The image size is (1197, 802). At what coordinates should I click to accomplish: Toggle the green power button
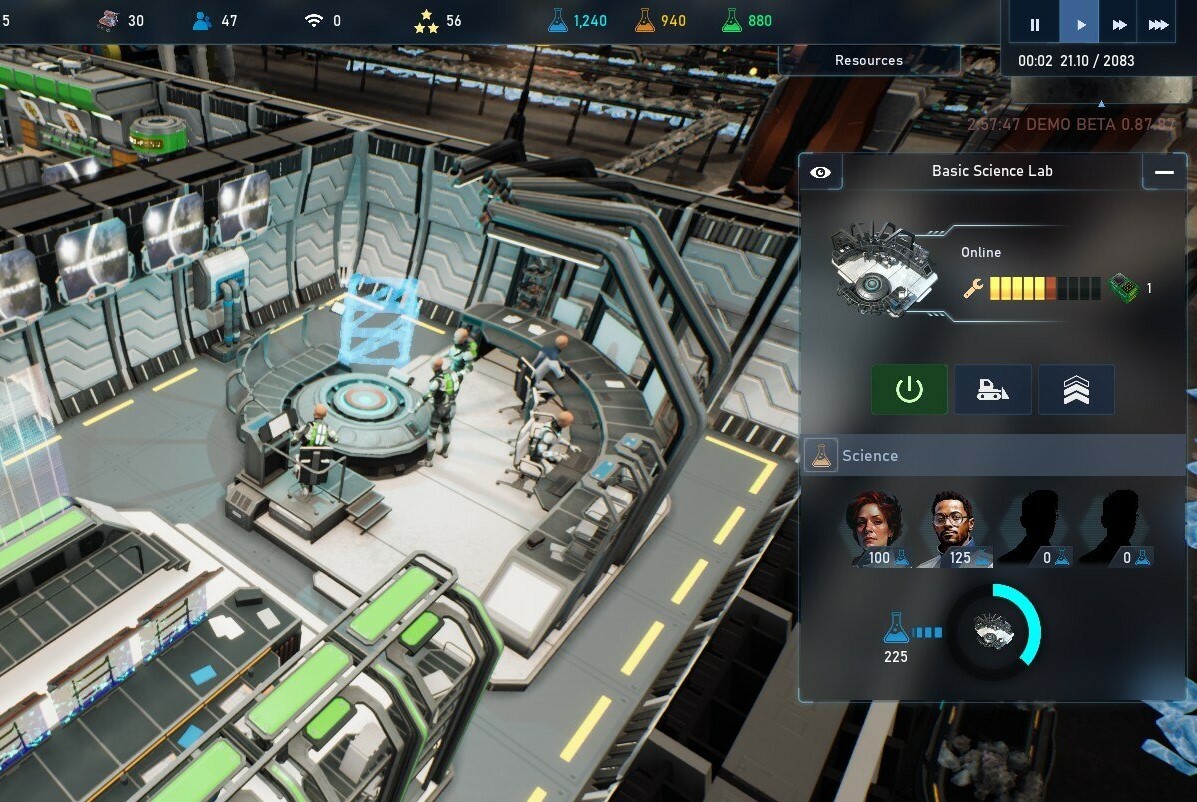point(909,389)
